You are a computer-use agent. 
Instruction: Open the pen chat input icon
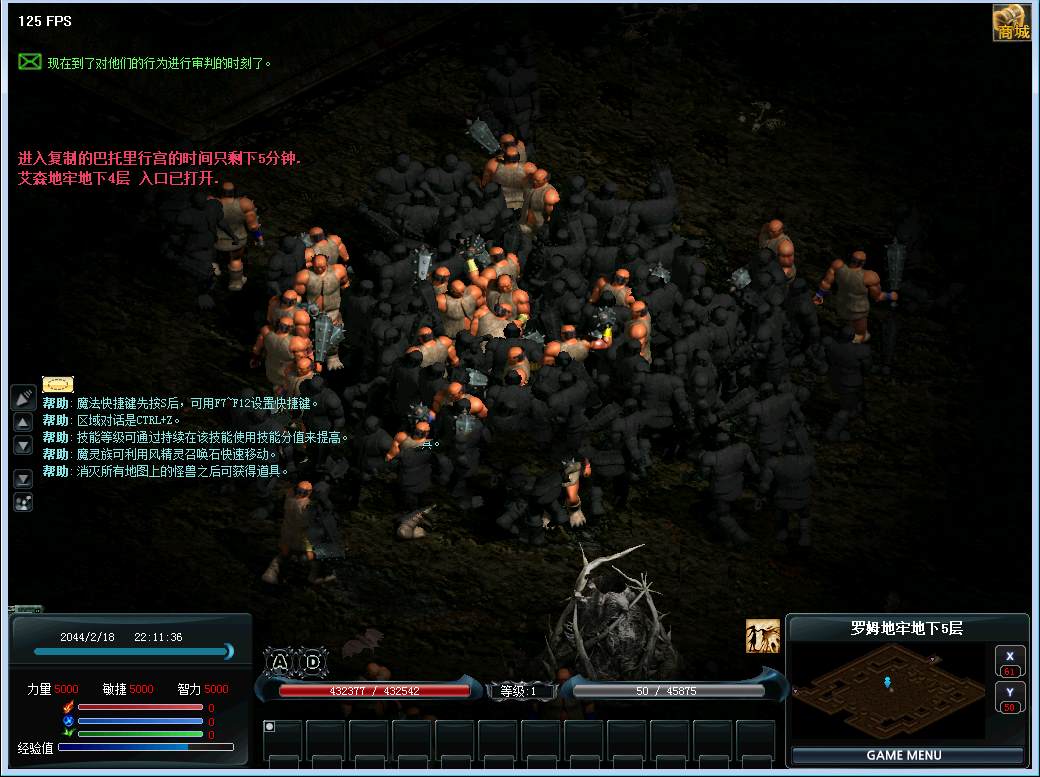tap(23, 397)
